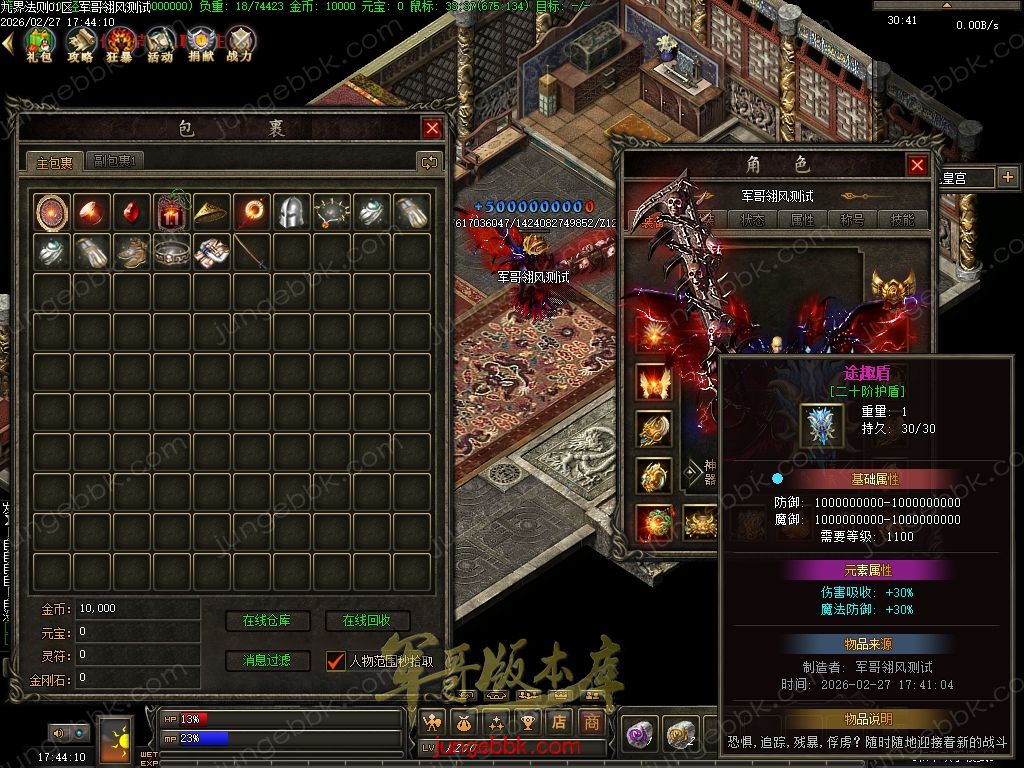The image size is (1024, 768).
Task: Open the 在线仓库 online warehouse
Action: pyautogui.click(x=267, y=621)
